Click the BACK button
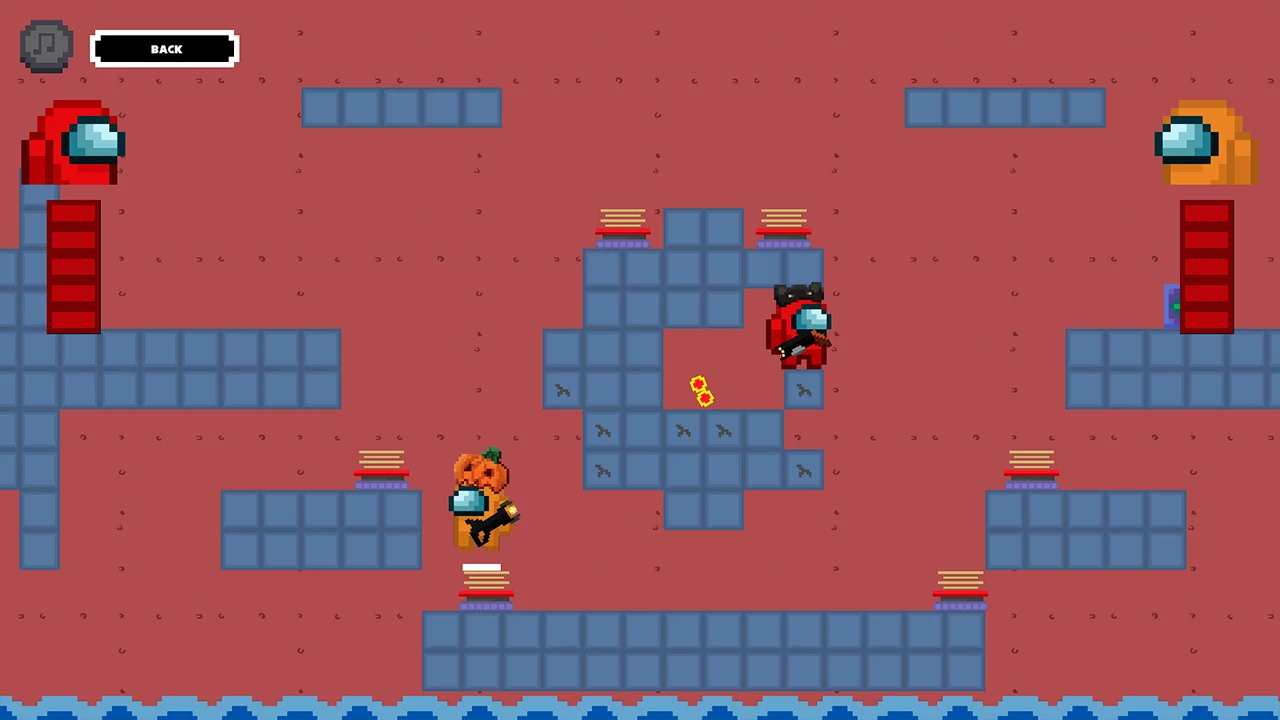1280x720 pixels. (x=165, y=49)
